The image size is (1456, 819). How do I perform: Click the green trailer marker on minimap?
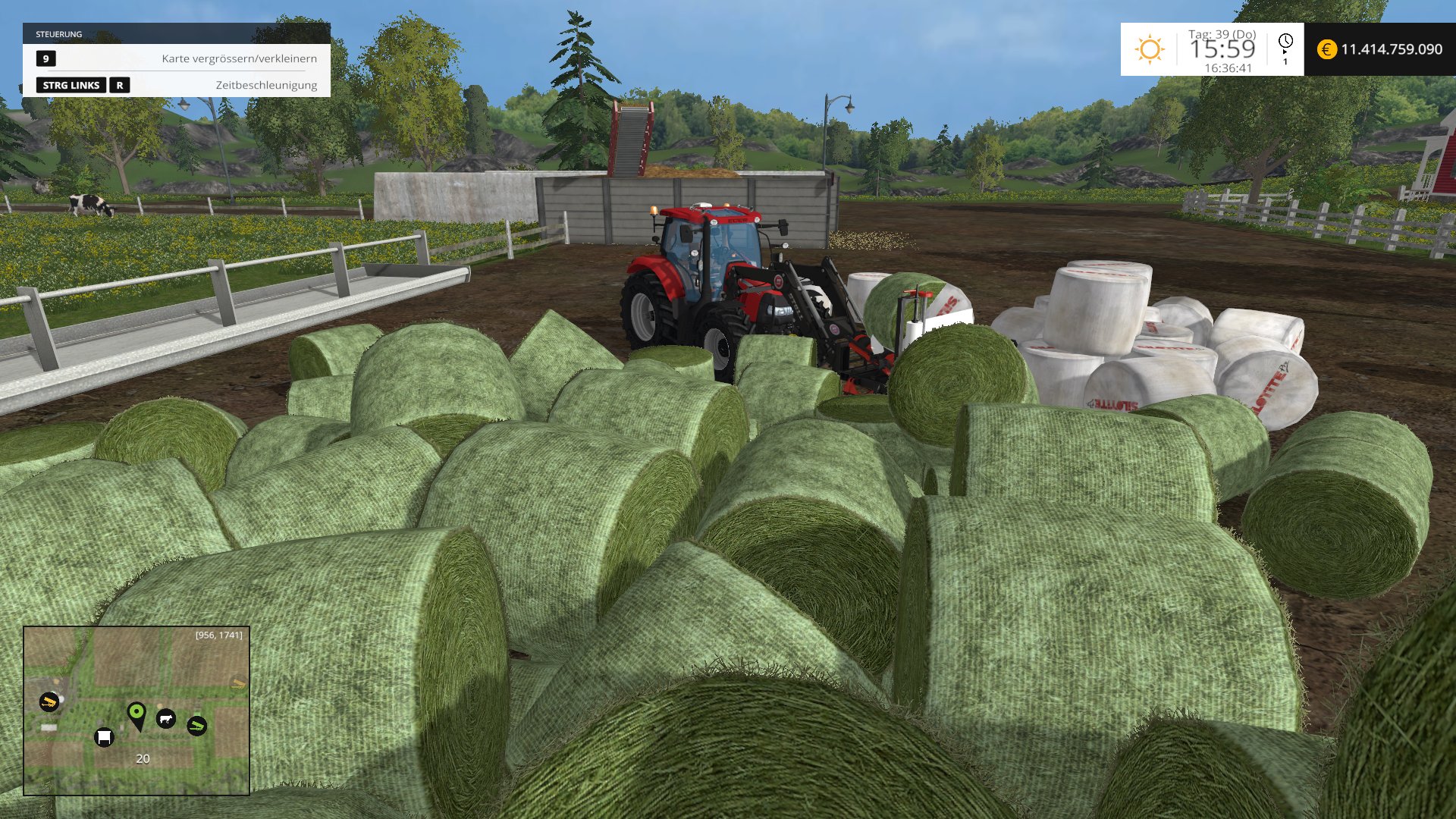196,726
